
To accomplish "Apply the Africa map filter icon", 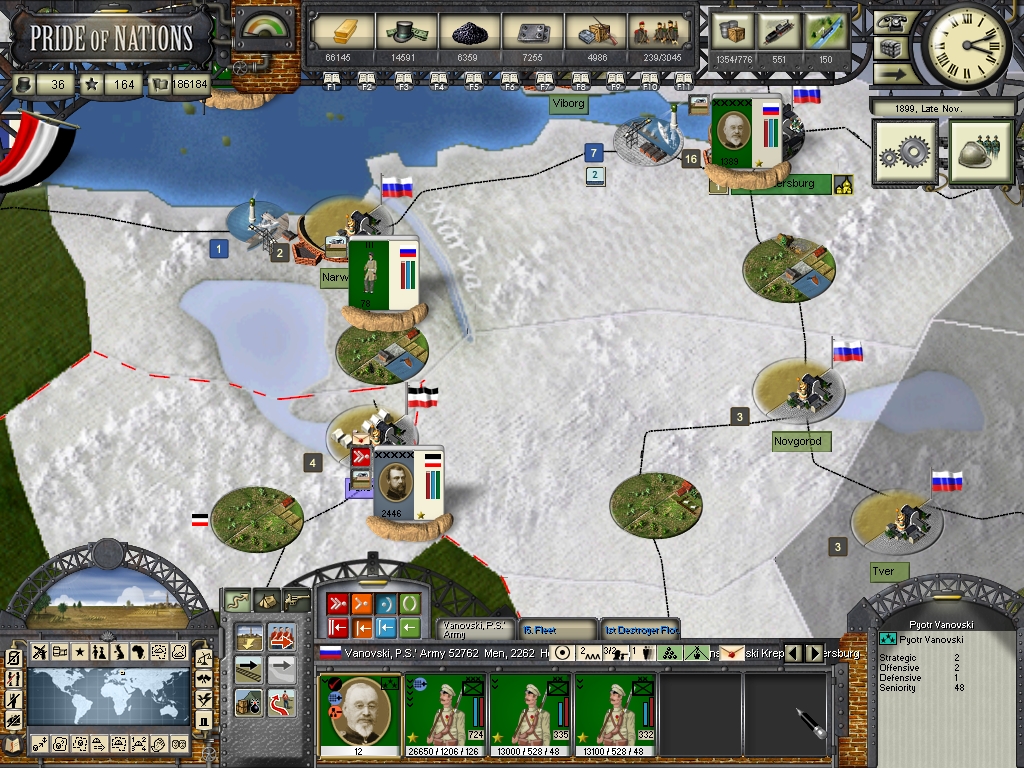I will click(x=138, y=652).
